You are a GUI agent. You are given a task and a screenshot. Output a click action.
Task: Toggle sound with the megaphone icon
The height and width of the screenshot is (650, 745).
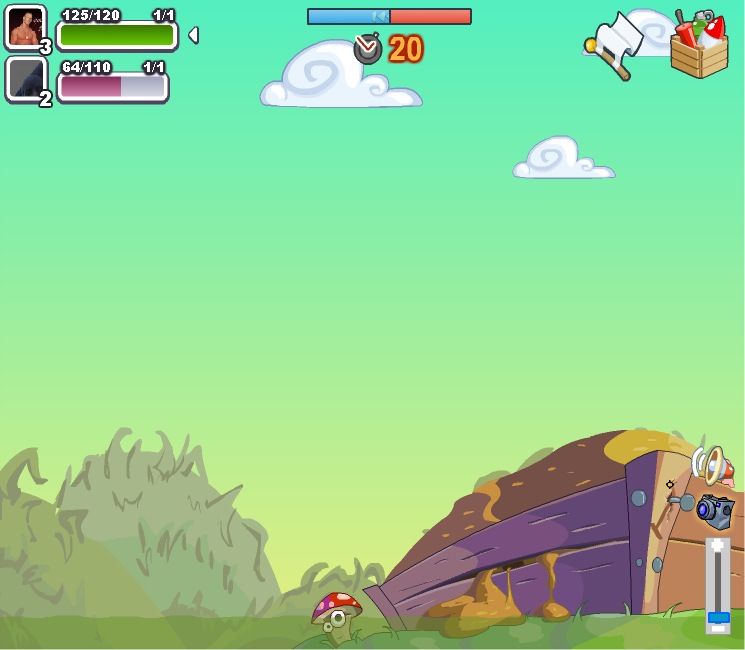click(x=709, y=465)
